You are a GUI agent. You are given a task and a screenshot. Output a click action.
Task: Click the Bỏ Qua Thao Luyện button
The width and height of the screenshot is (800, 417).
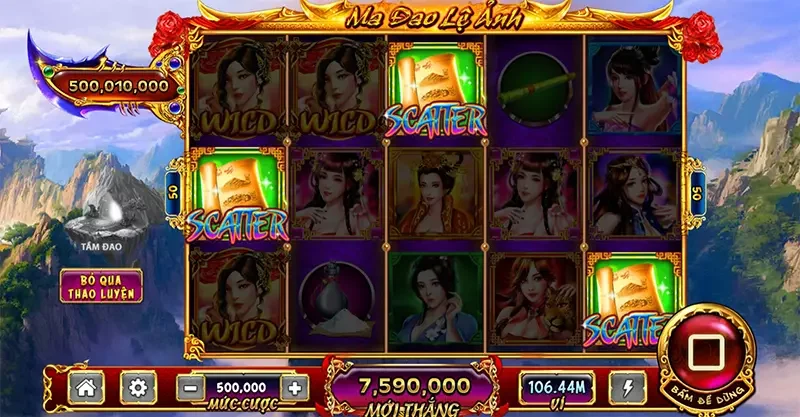pyautogui.click(x=100, y=285)
